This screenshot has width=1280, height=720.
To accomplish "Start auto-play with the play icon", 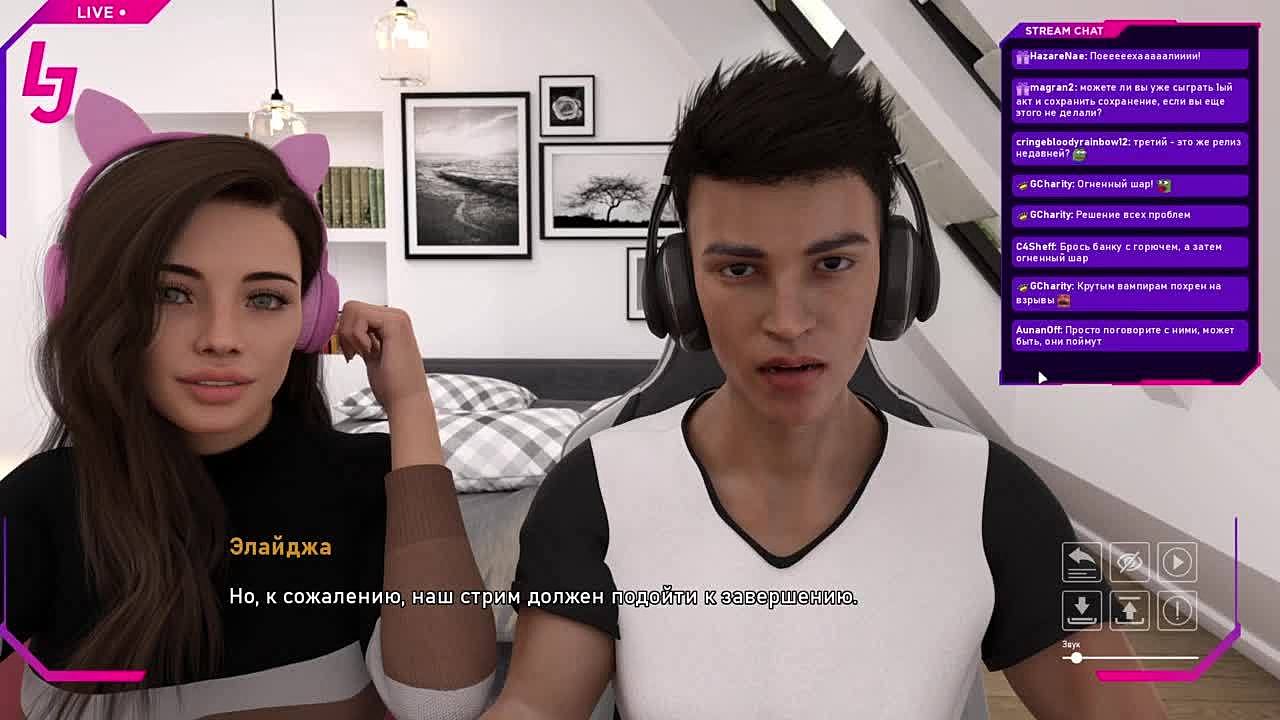I will click(x=1177, y=562).
